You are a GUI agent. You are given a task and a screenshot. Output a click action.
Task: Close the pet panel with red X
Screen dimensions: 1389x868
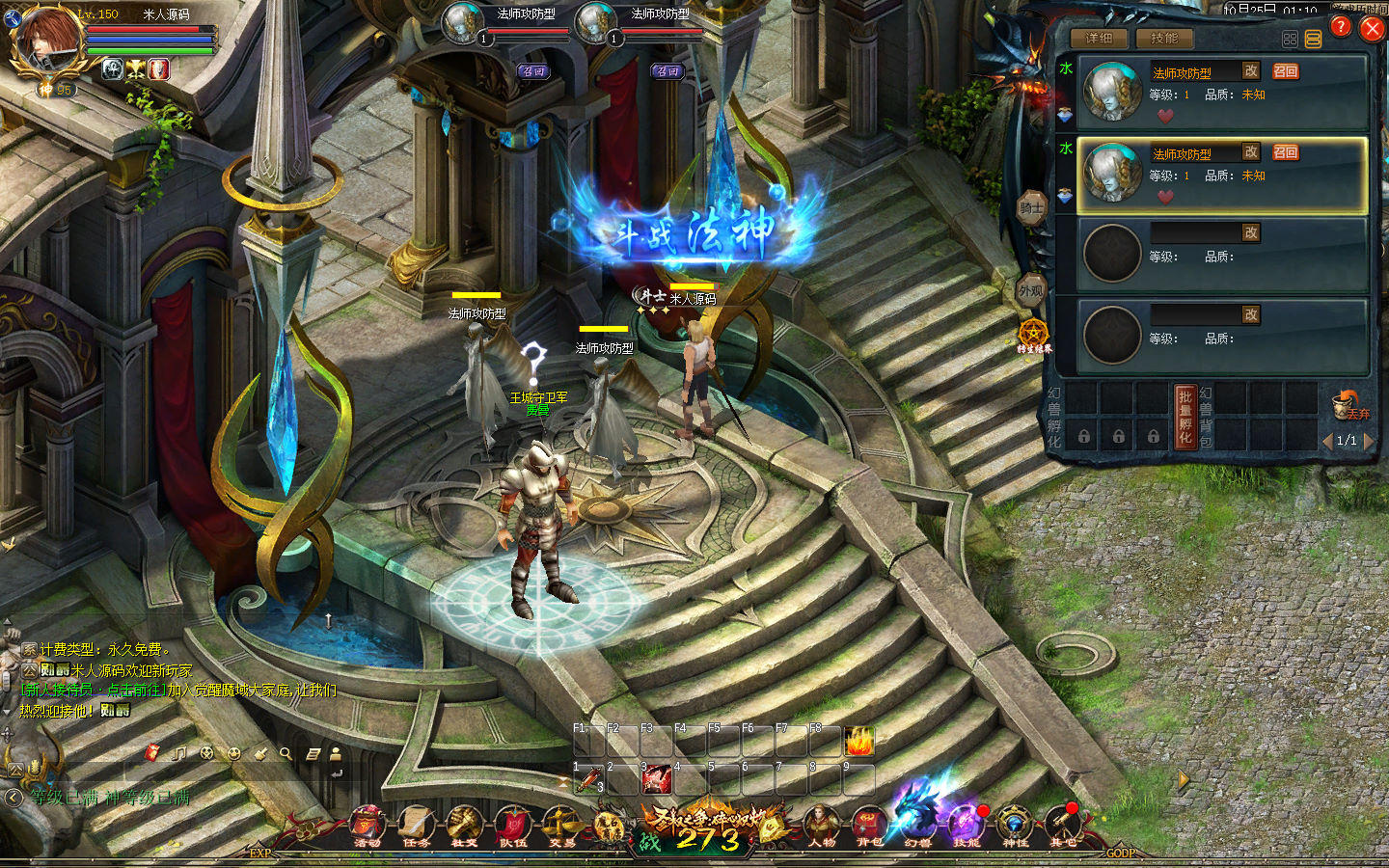coord(1372,29)
